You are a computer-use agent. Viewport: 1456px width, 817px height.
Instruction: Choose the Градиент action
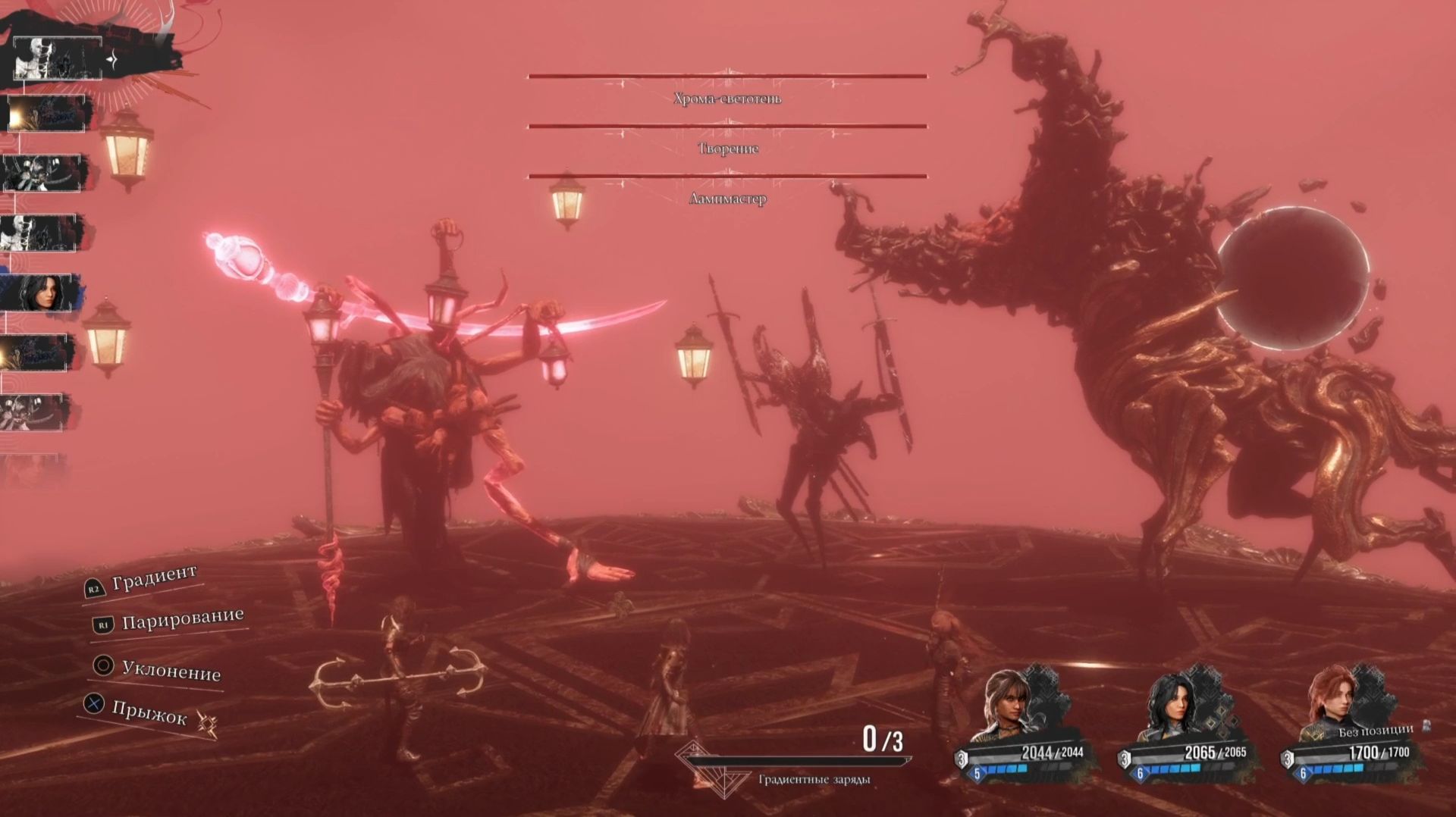click(x=154, y=578)
